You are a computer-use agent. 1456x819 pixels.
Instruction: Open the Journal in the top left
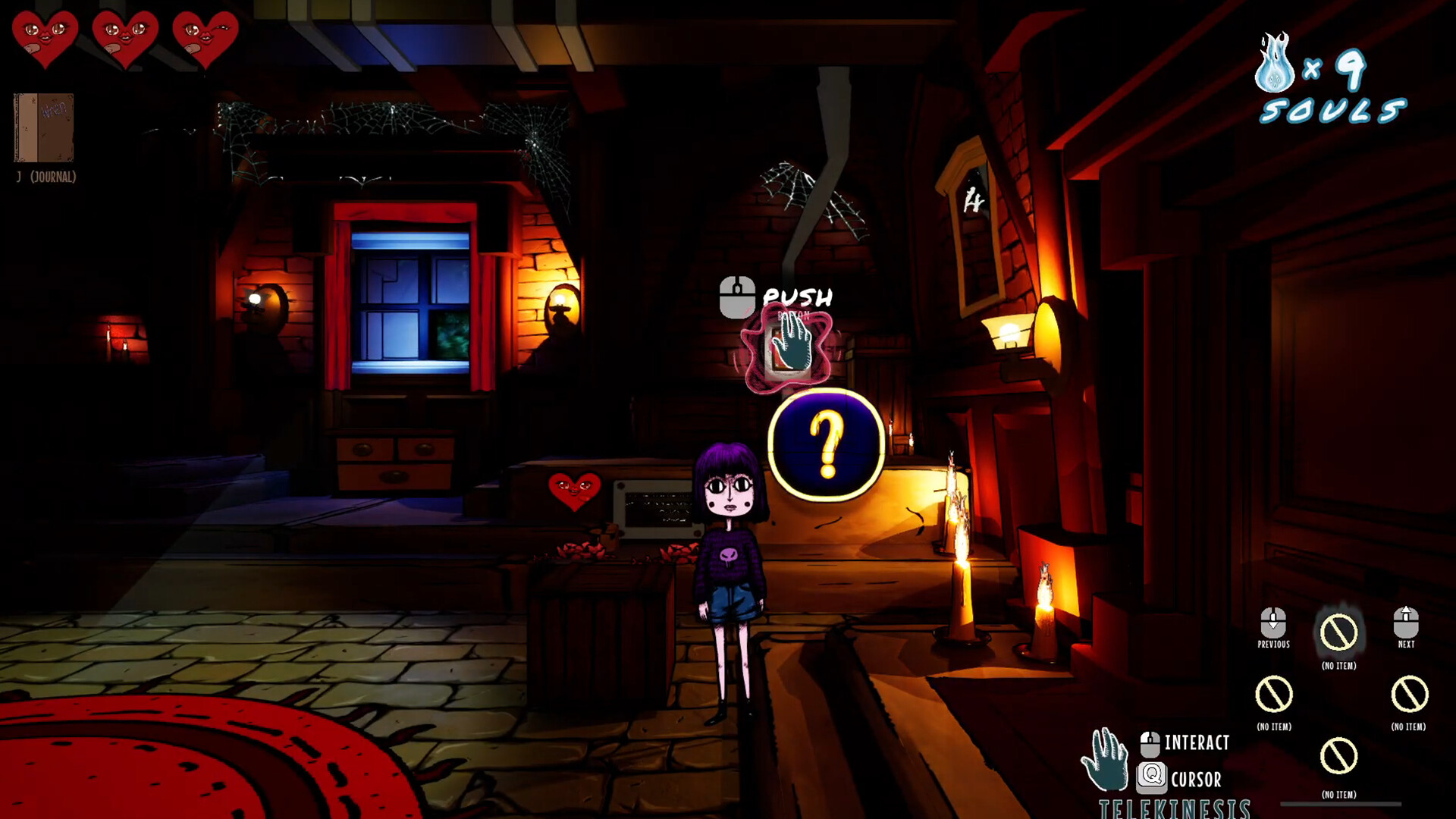43,129
